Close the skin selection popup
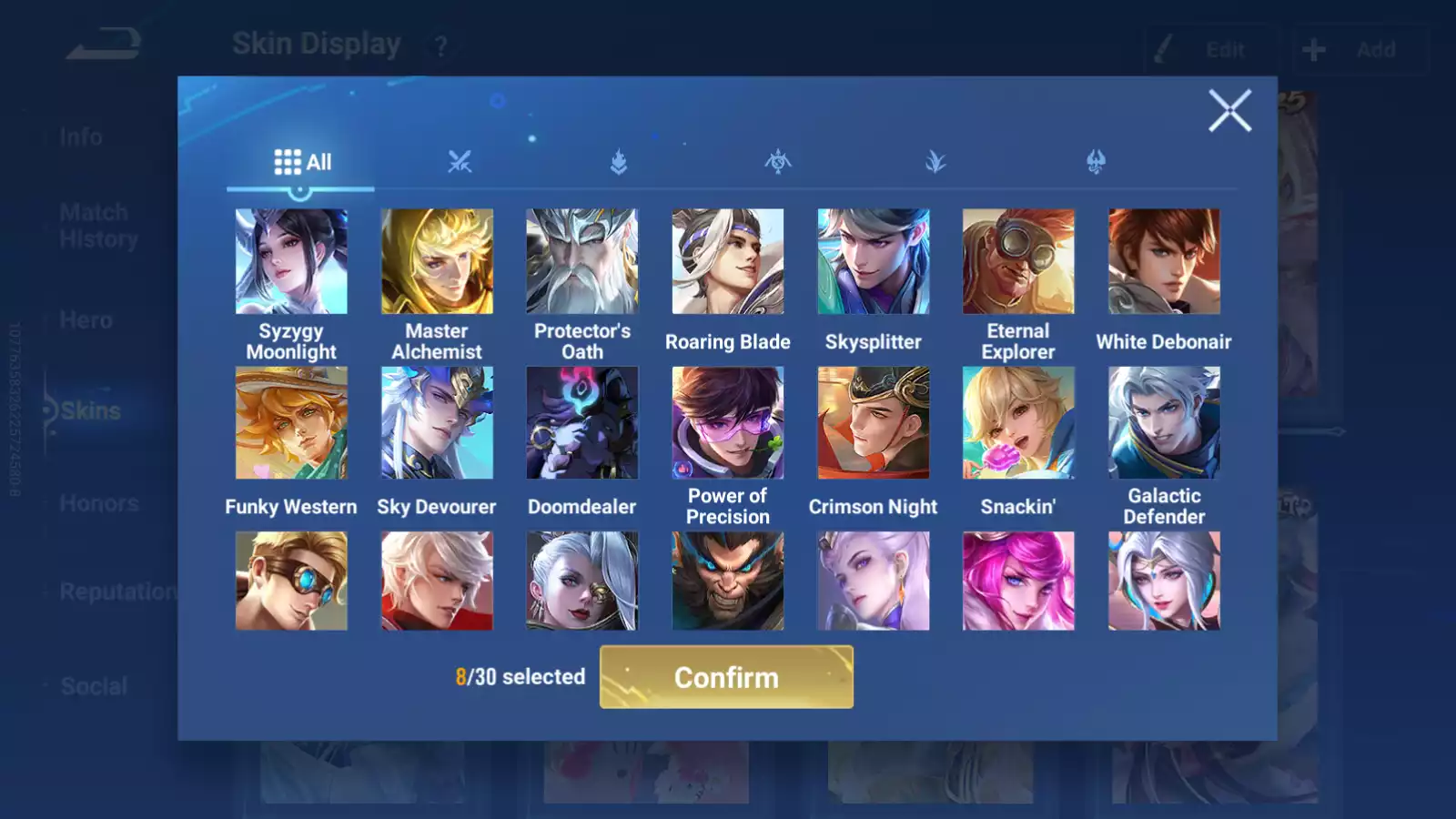The width and height of the screenshot is (1456, 819). 1229,111
